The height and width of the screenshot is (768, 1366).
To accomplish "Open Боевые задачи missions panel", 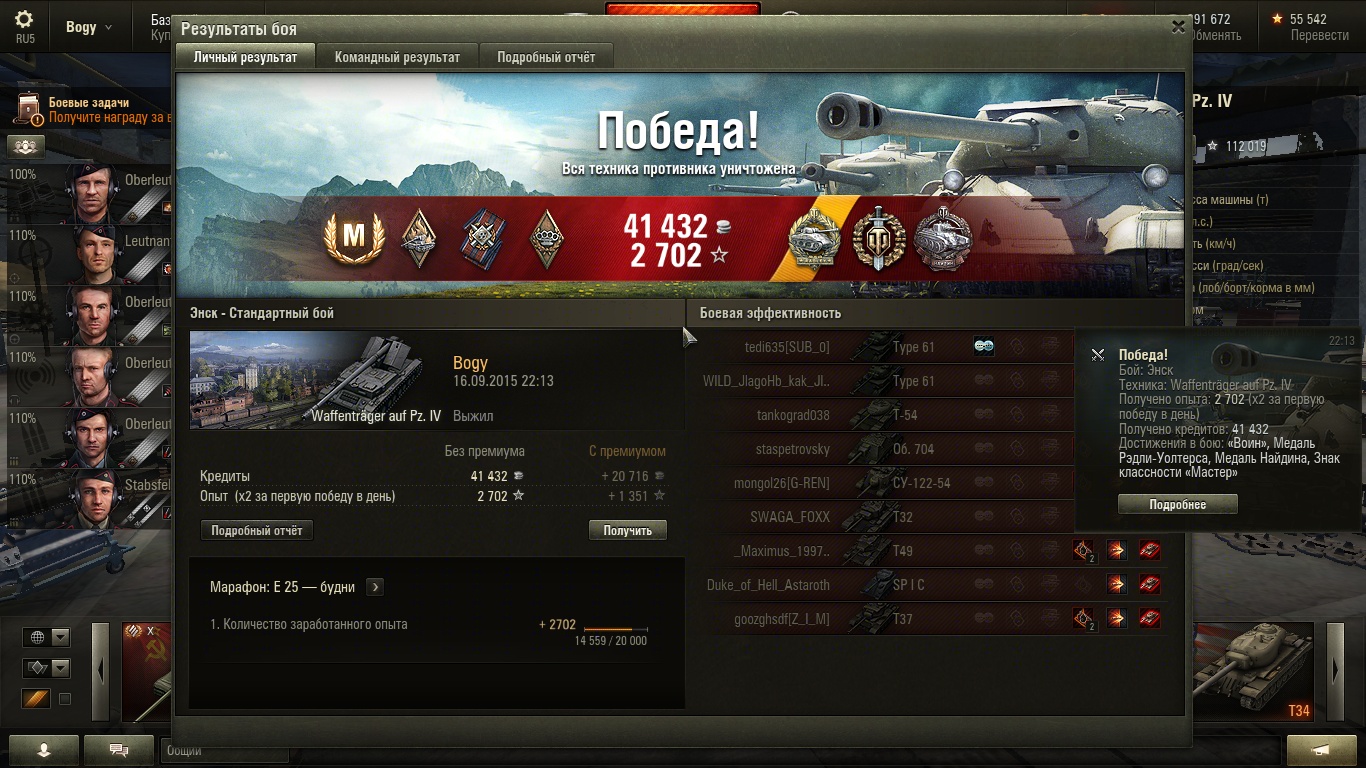I will (88, 109).
